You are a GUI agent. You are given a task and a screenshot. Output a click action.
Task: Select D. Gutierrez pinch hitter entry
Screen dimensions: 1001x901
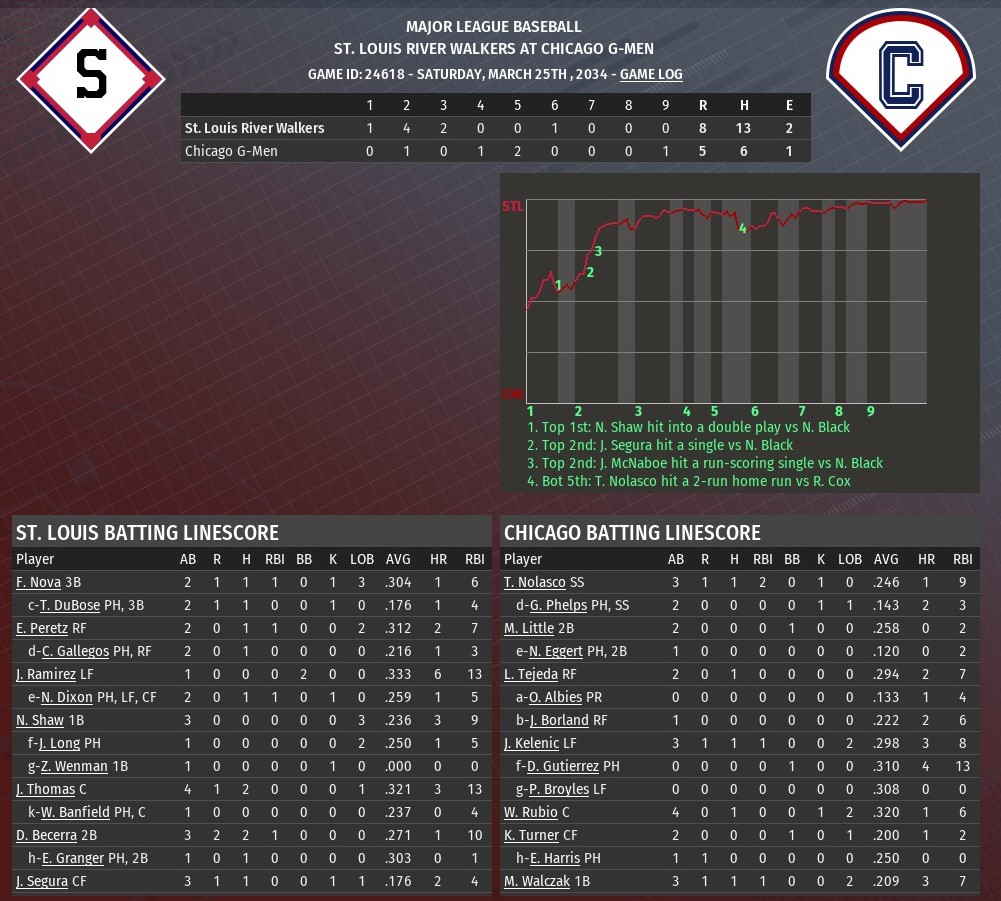565,766
